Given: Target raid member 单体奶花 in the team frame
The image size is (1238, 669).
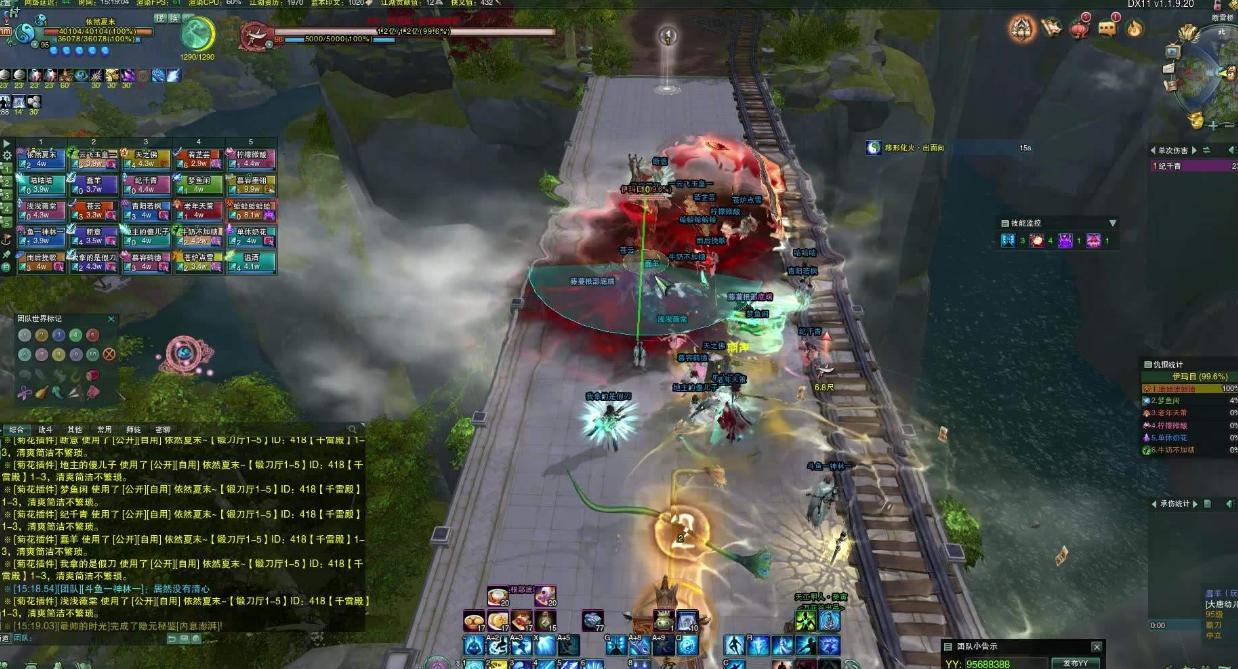Looking at the screenshot, I should pos(250,236).
